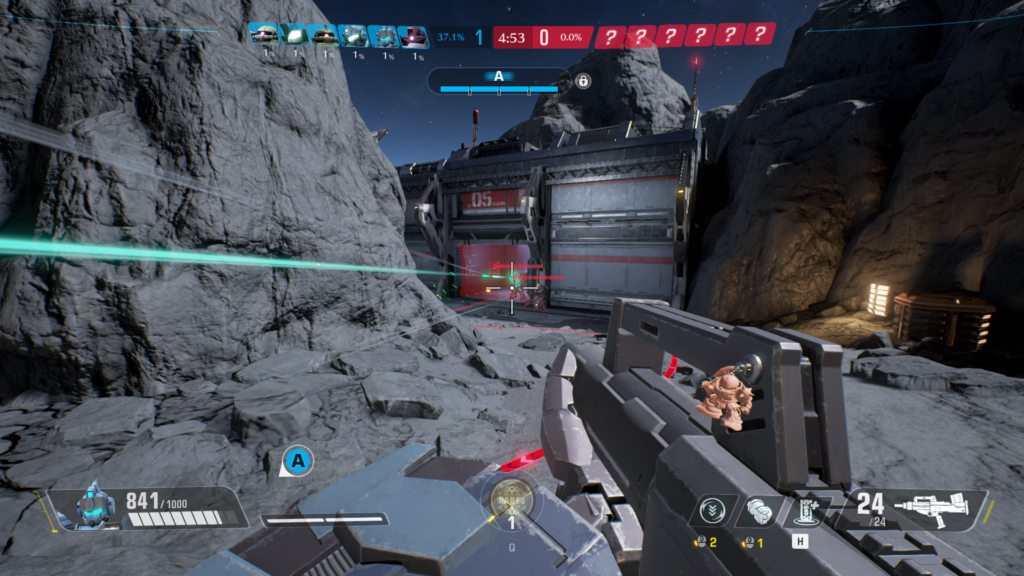Screen dimensions: 1024x576
Task: Click the blue objective A waypoint marker
Action: (x=297, y=461)
